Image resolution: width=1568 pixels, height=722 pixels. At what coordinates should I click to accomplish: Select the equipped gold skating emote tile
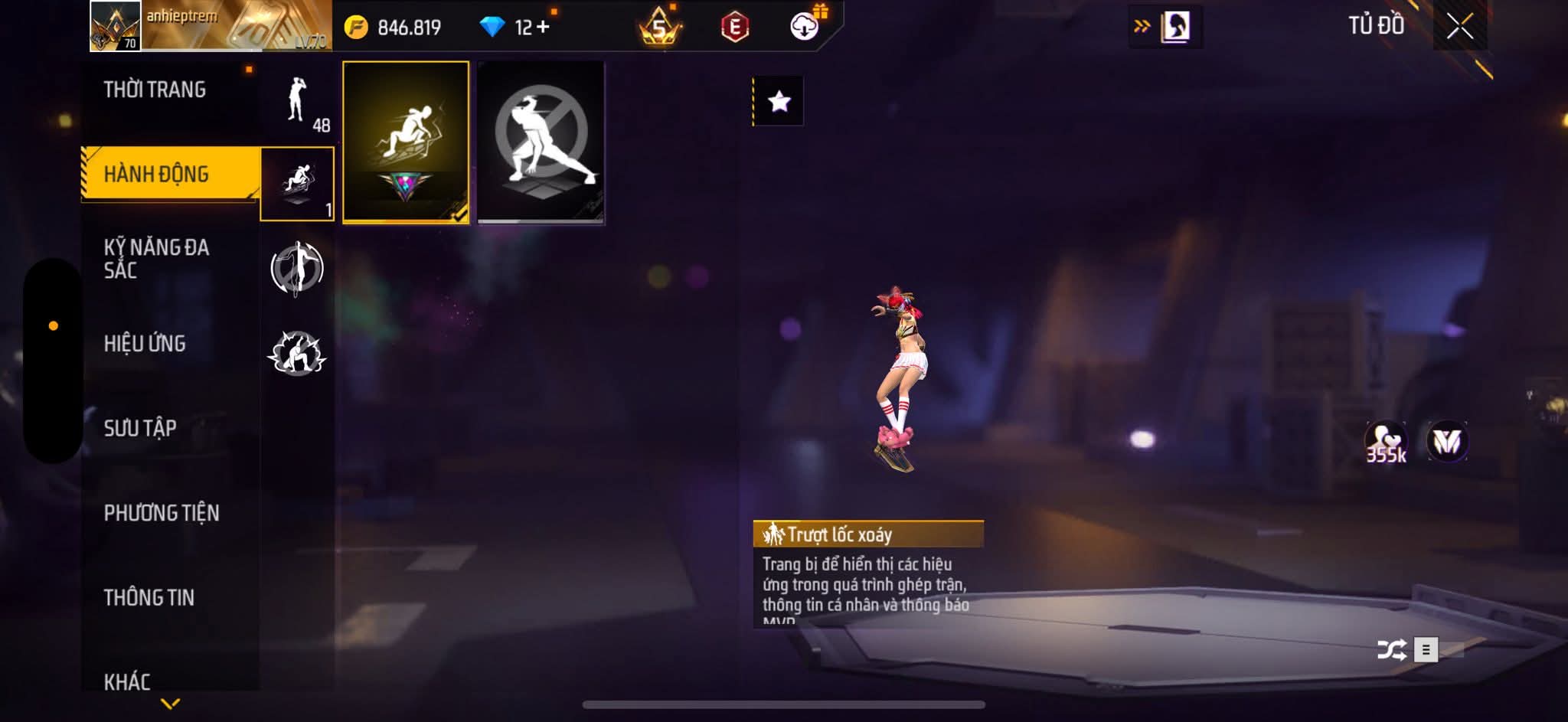coord(406,142)
